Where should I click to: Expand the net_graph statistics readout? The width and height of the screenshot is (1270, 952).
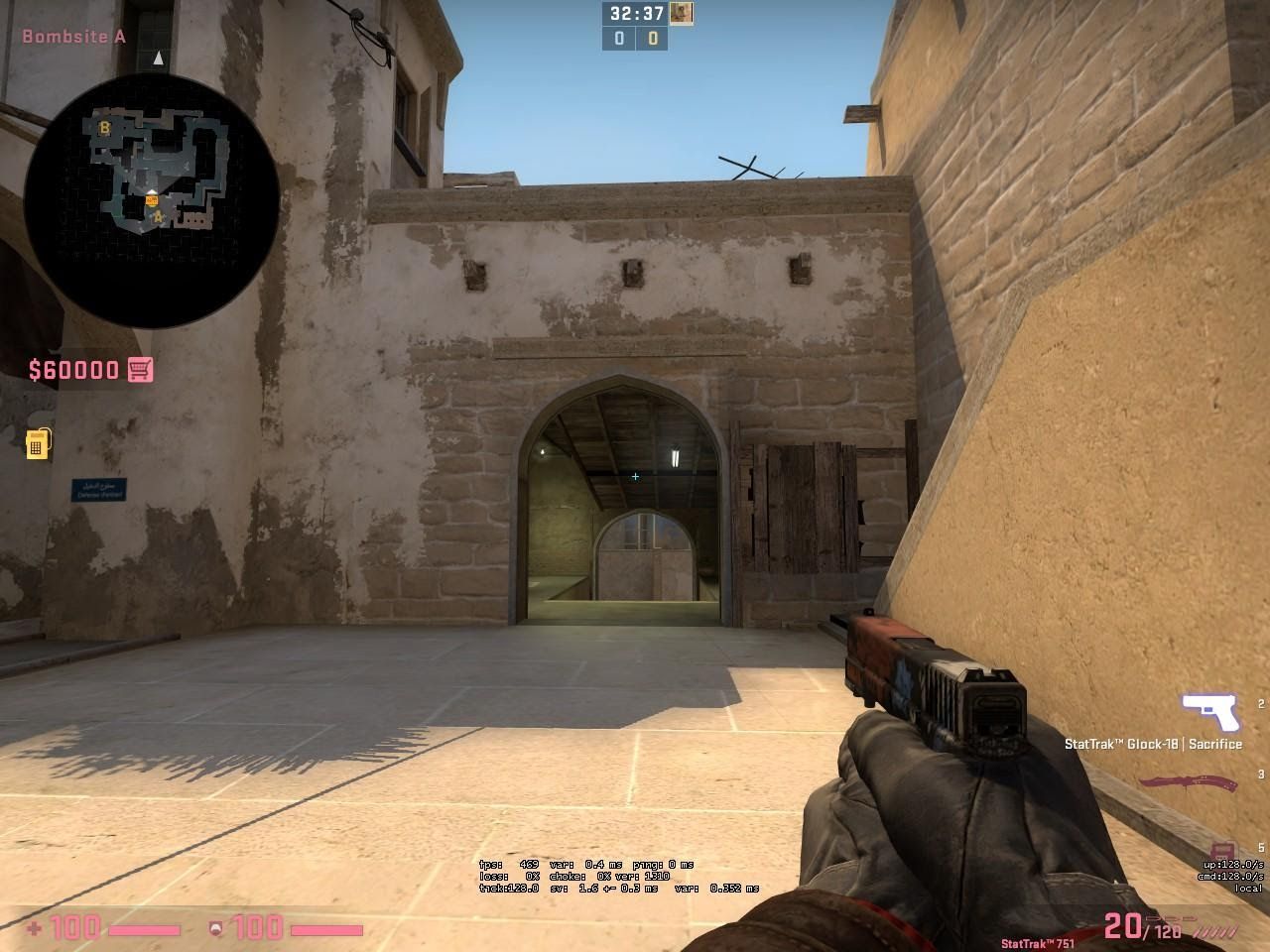click(615, 877)
